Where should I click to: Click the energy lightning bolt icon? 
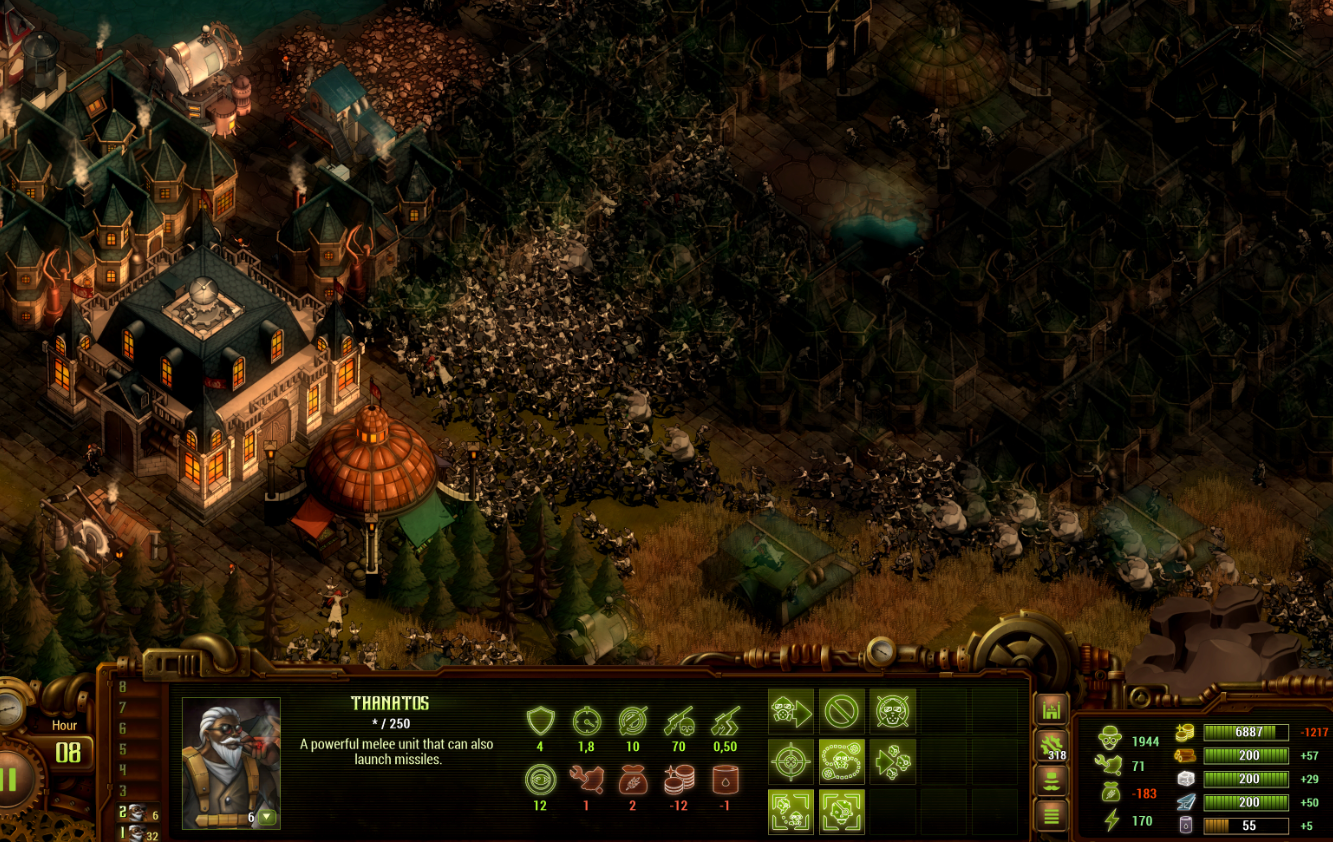click(1111, 822)
